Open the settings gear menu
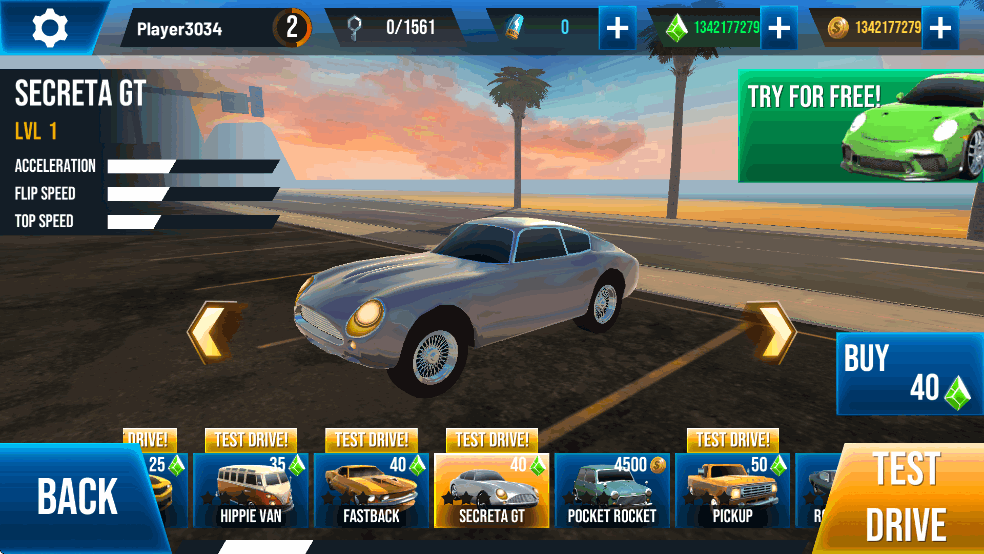 48,27
